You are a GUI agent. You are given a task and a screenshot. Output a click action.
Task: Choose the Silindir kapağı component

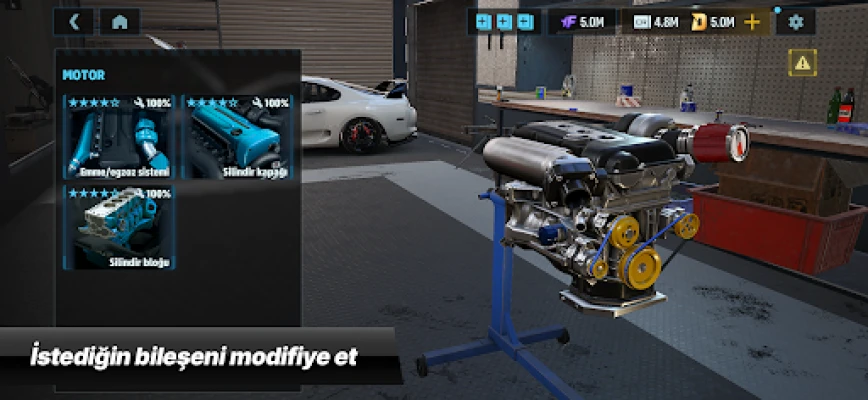(x=239, y=137)
